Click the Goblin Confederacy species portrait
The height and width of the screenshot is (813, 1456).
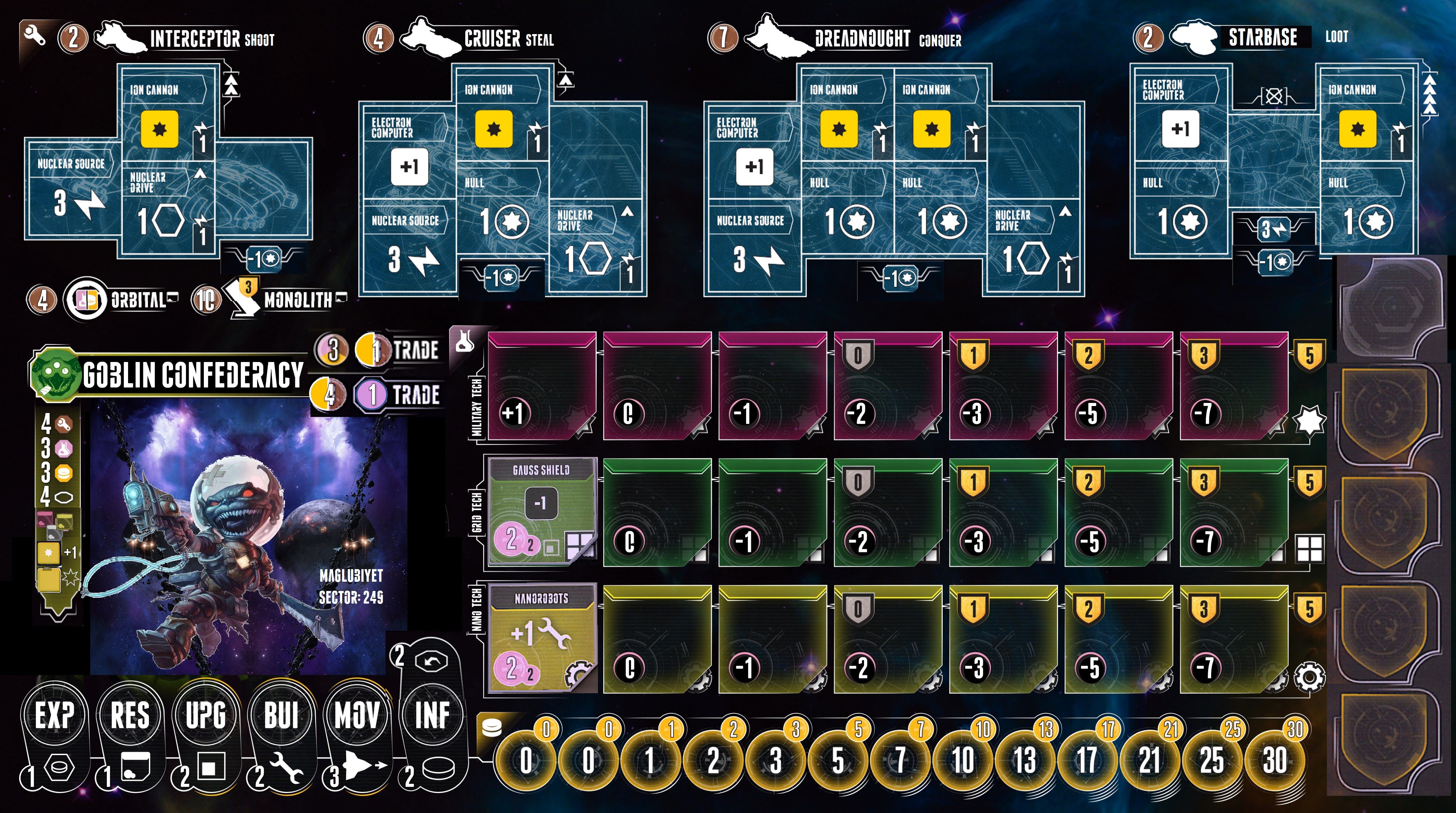[x=249, y=537]
